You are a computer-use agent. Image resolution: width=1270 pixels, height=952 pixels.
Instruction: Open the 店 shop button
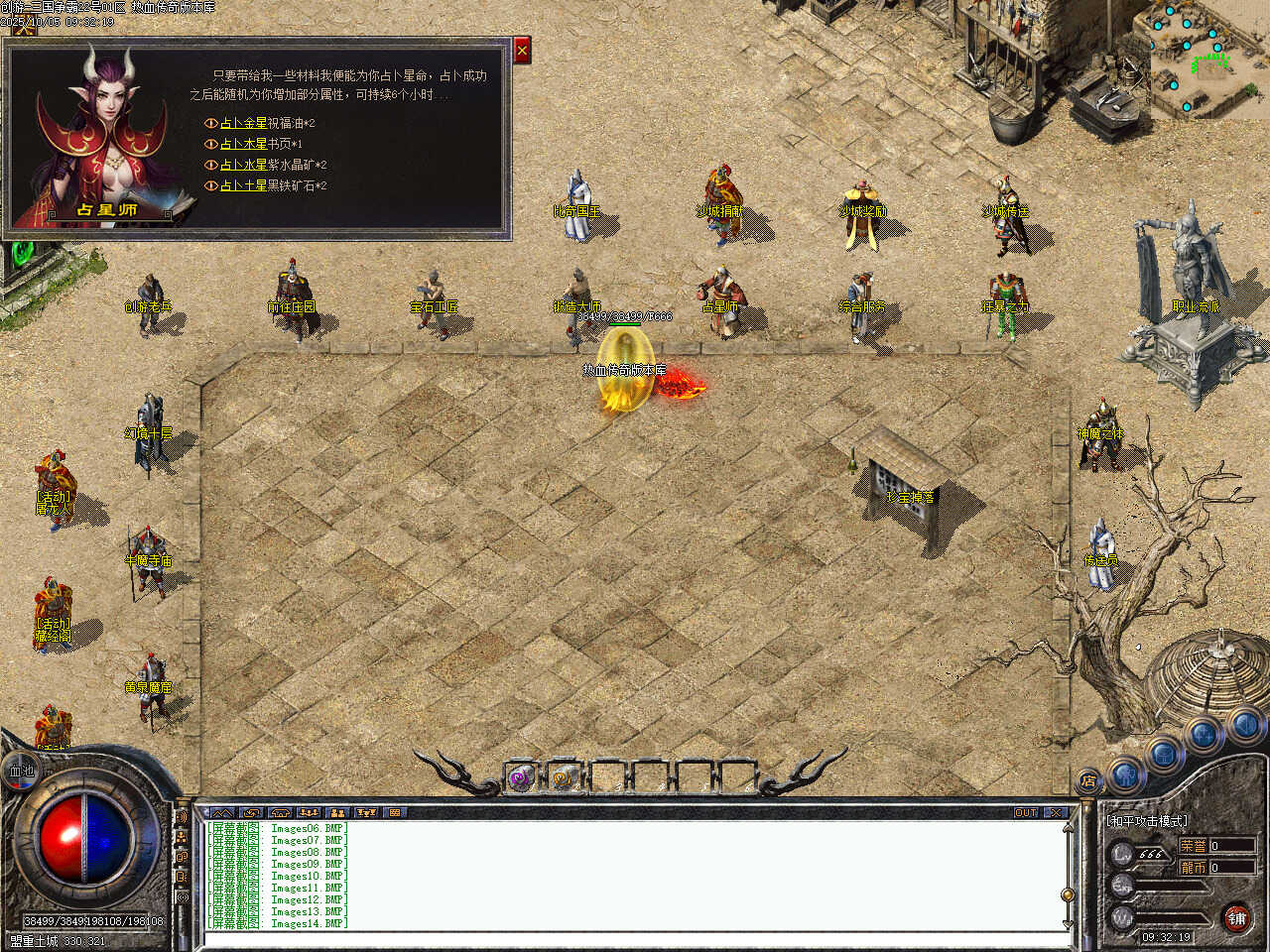(1088, 780)
